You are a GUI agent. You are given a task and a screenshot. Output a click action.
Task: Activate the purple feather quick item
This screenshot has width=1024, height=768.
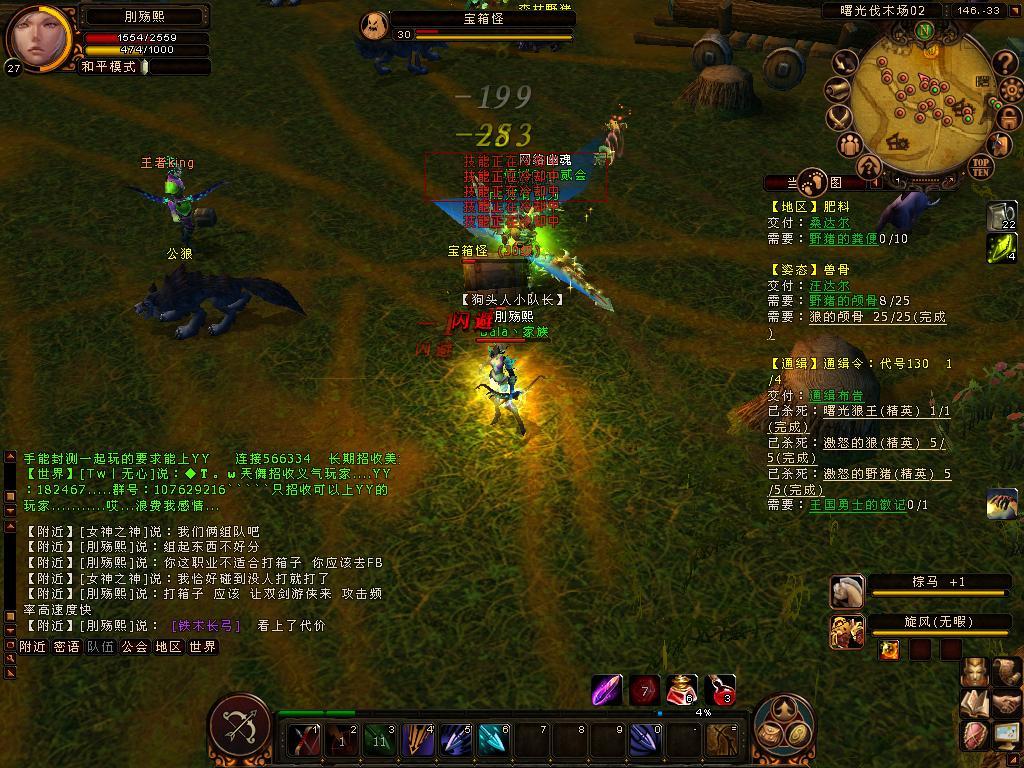[607, 690]
